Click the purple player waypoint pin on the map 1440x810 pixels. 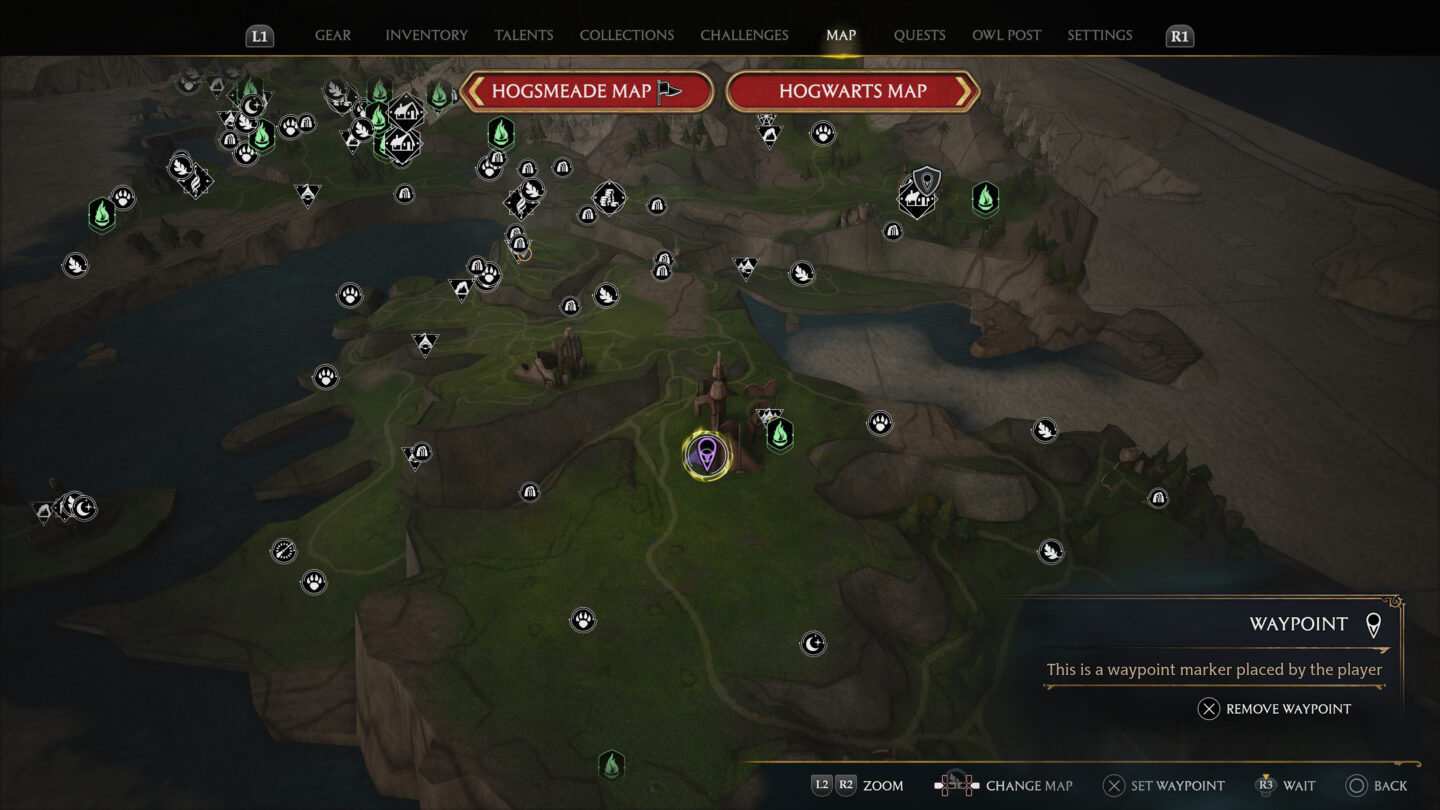click(706, 453)
